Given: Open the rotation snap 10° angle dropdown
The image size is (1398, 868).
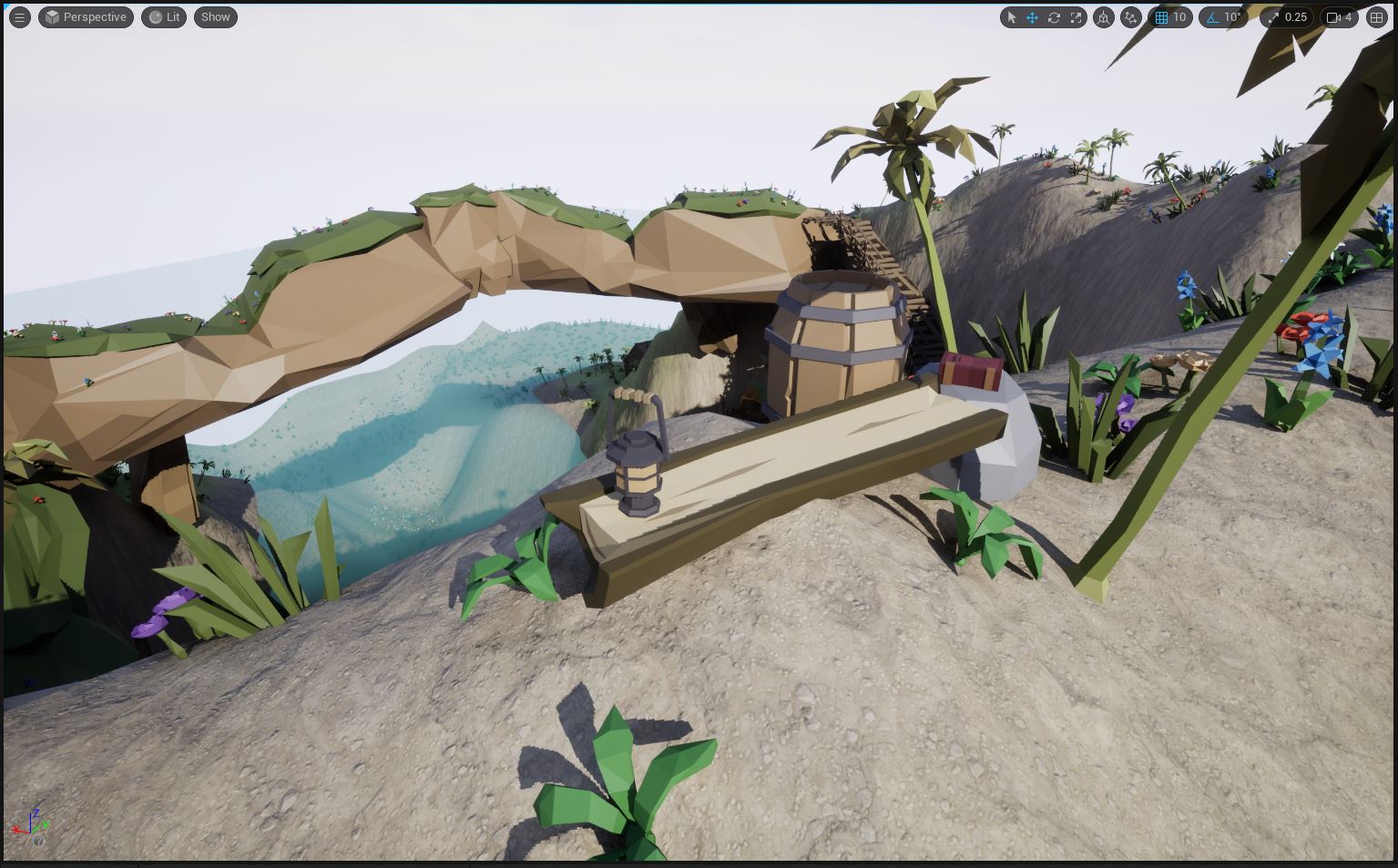Looking at the screenshot, I should (1231, 16).
